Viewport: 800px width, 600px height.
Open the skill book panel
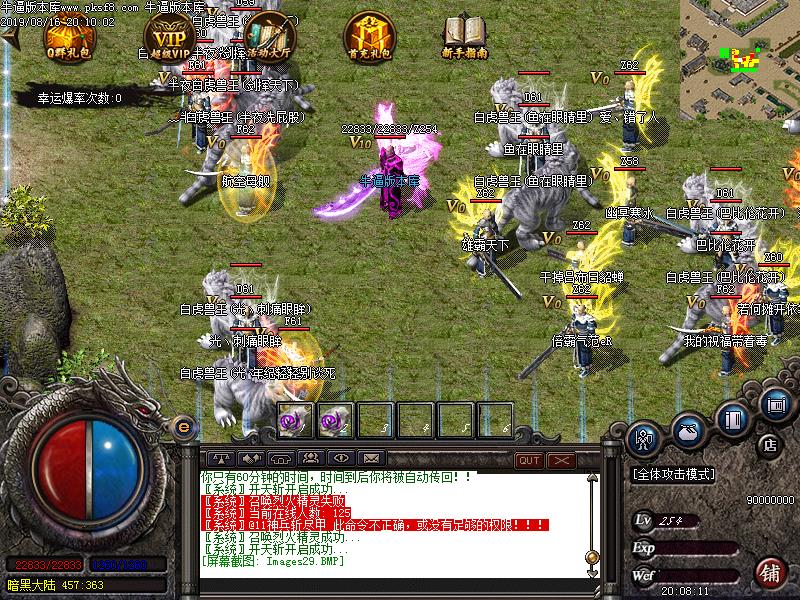pyautogui.click(x=735, y=418)
